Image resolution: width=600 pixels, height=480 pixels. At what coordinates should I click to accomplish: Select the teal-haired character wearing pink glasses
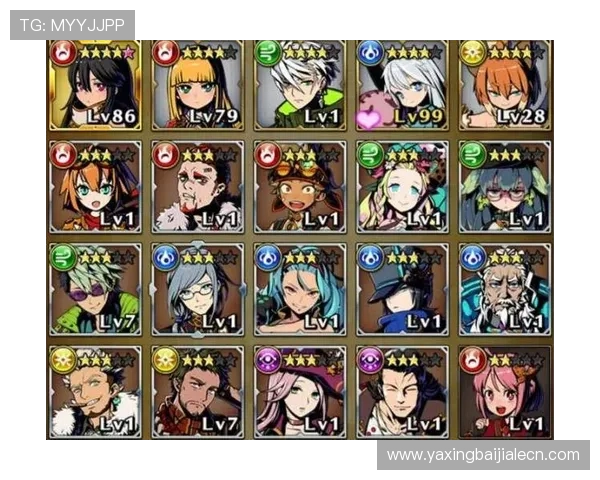pos(505,187)
